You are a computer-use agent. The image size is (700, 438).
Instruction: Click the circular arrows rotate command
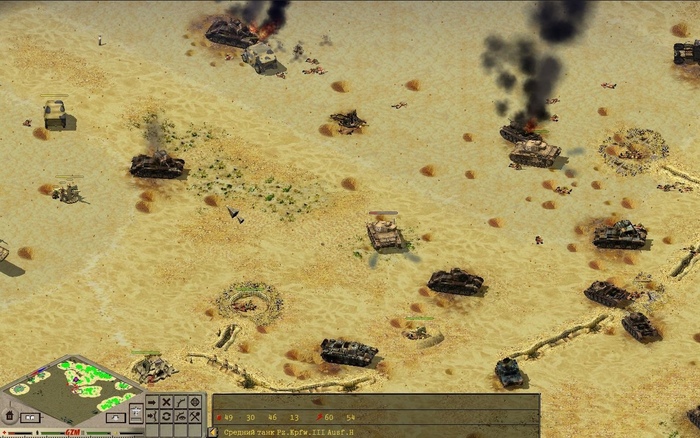pyautogui.click(x=167, y=416)
